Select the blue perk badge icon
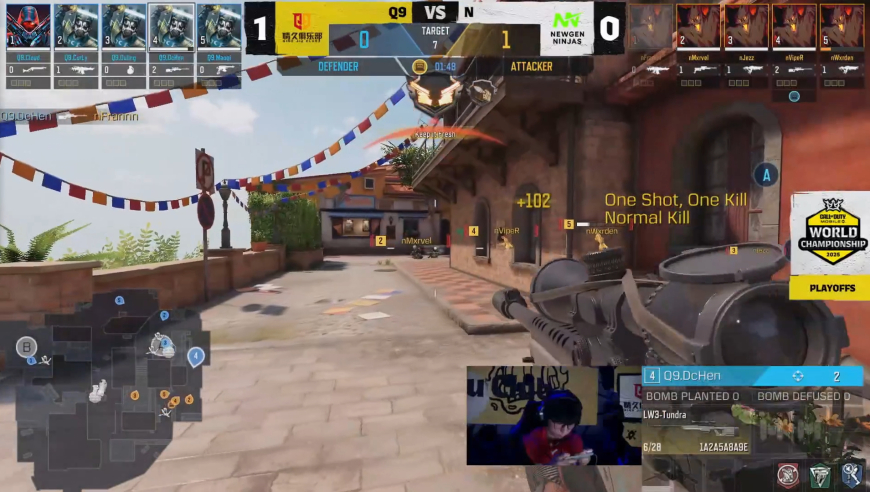Image resolution: width=870 pixels, height=492 pixels. (851, 476)
